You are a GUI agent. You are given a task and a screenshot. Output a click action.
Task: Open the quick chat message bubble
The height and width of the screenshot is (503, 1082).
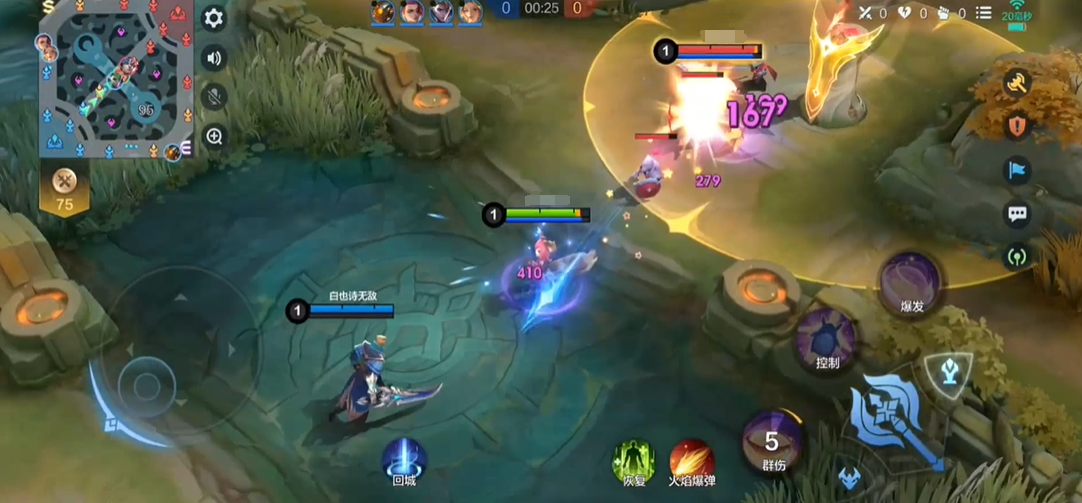pos(1017,213)
